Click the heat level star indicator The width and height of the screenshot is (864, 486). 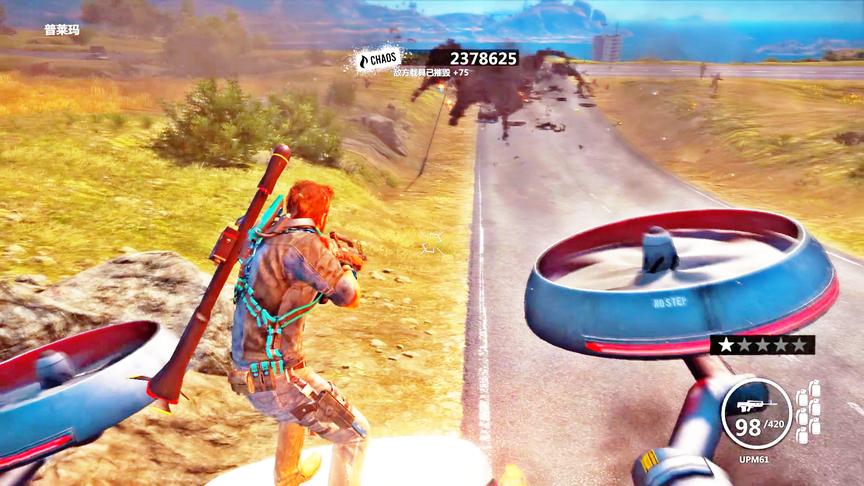pos(762,345)
